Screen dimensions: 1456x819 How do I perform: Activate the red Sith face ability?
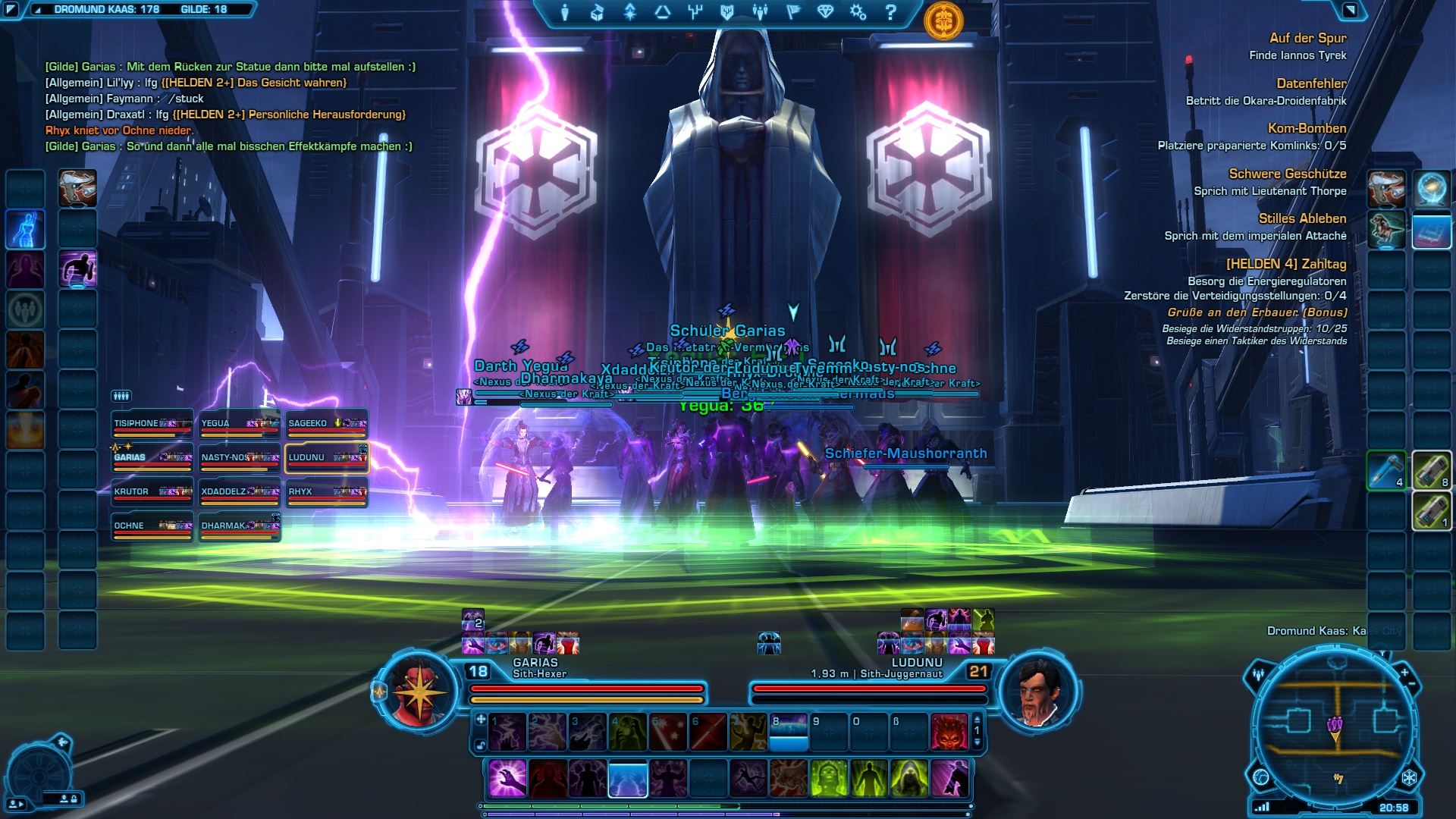(x=949, y=731)
